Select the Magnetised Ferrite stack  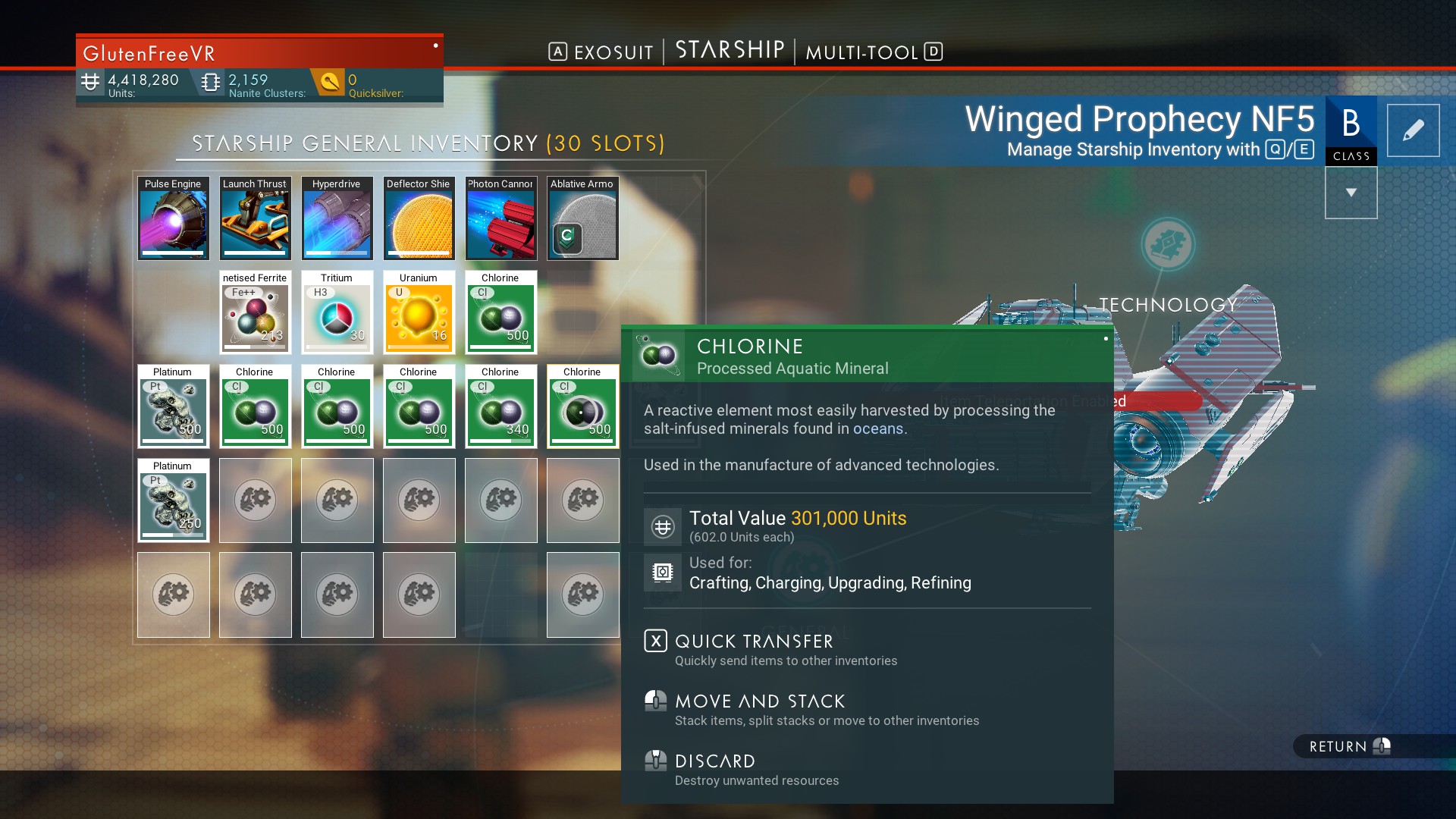[x=255, y=312]
